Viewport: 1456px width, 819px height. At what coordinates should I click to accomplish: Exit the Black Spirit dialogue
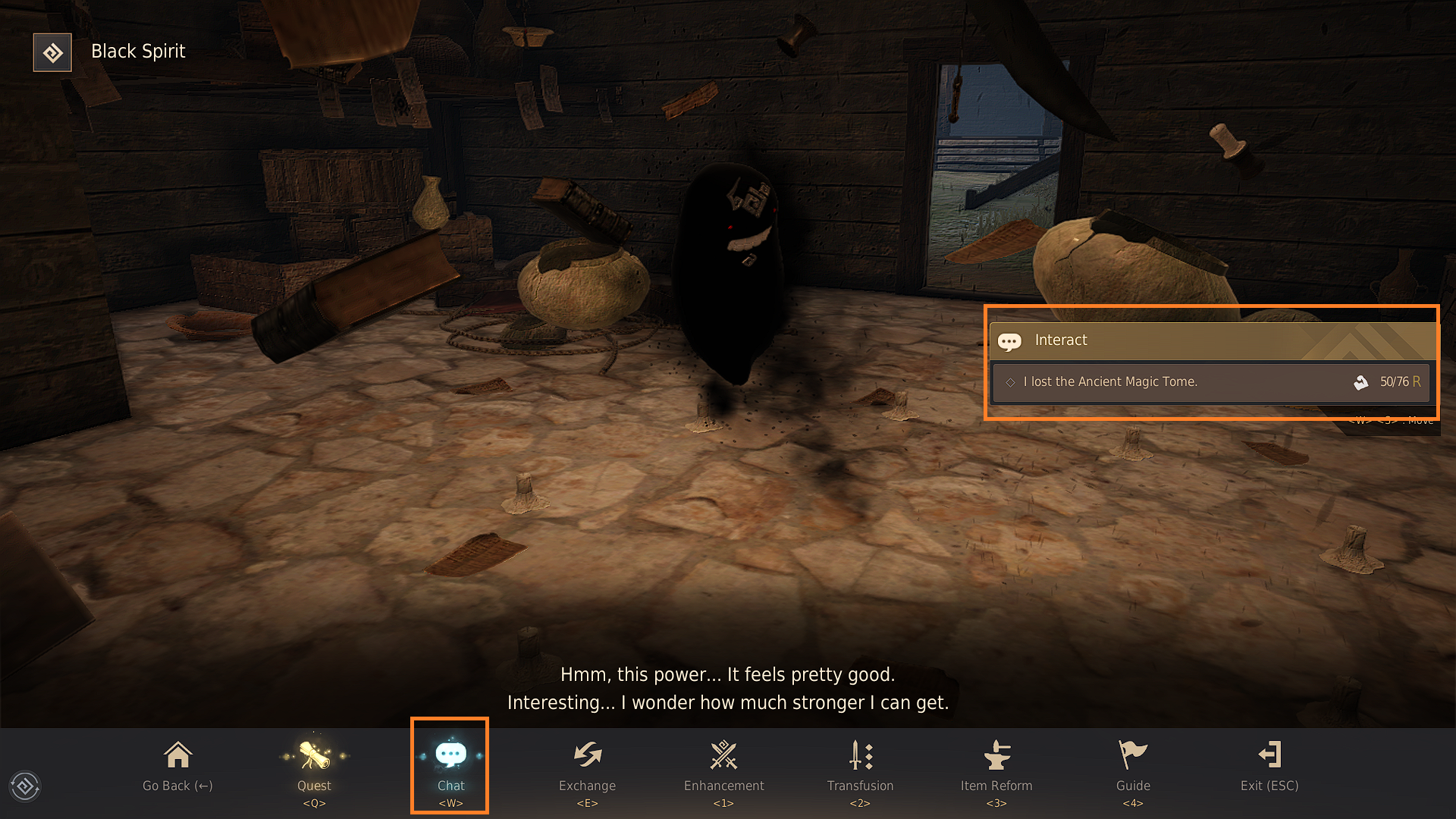click(x=1269, y=766)
